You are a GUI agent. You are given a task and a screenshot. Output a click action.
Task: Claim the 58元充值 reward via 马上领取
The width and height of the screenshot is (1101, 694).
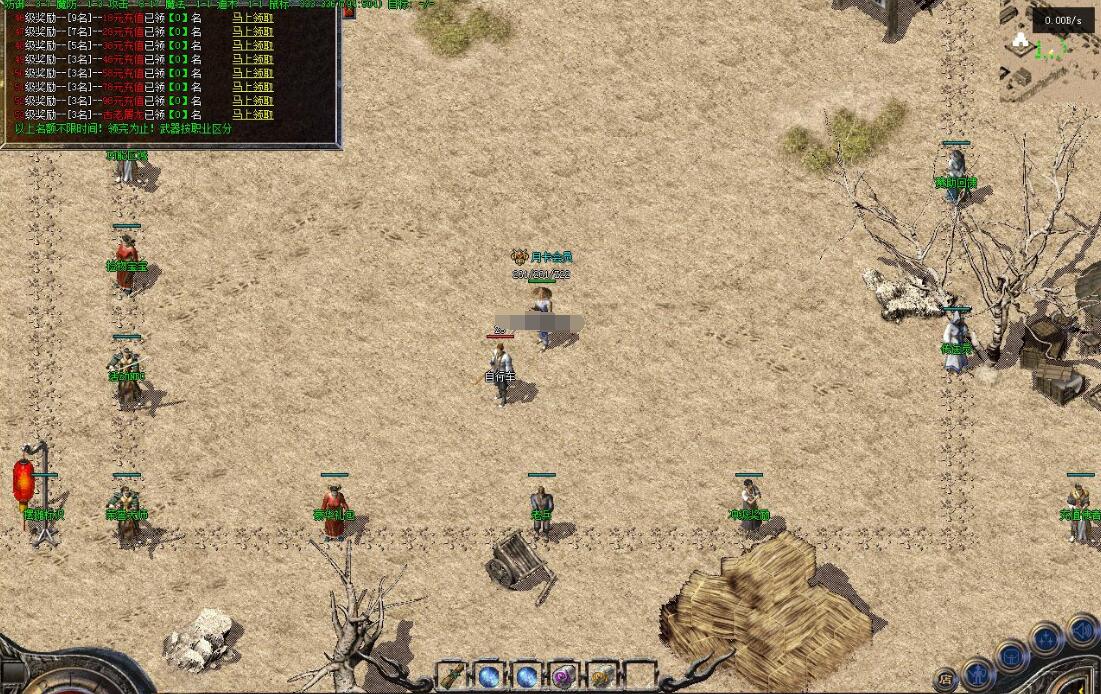pos(252,74)
